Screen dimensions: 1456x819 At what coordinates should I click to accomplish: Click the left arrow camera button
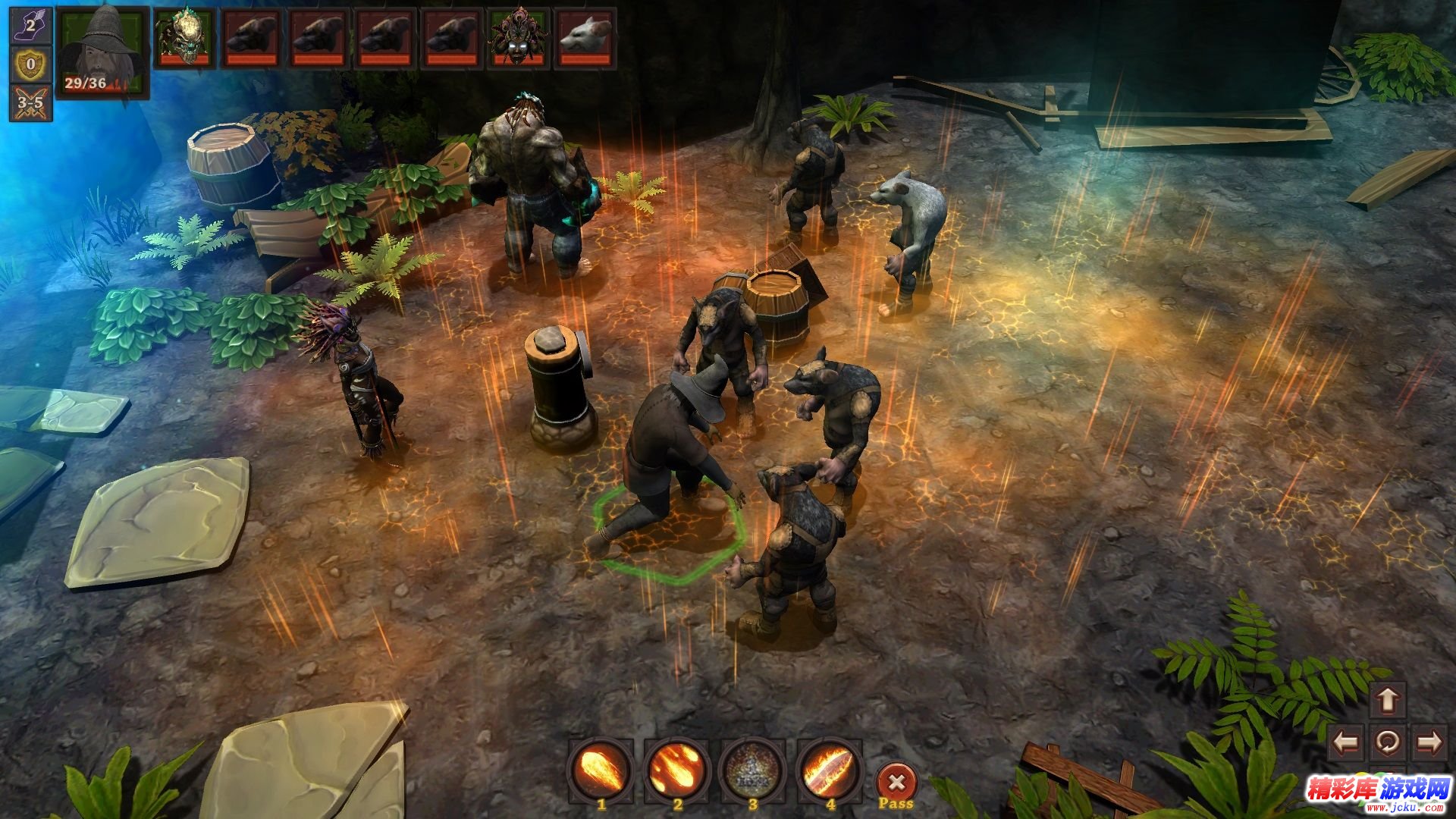click(1347, 742)
